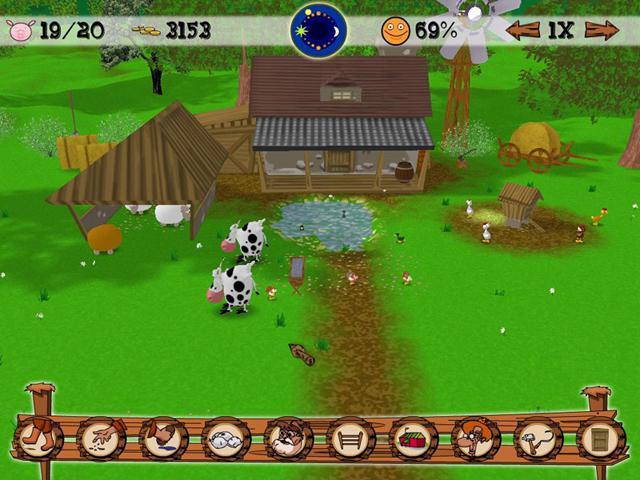Open the red barn building icon
This screenshot has width=640, height=480.
pyautogui.click(x=412, y=437)
